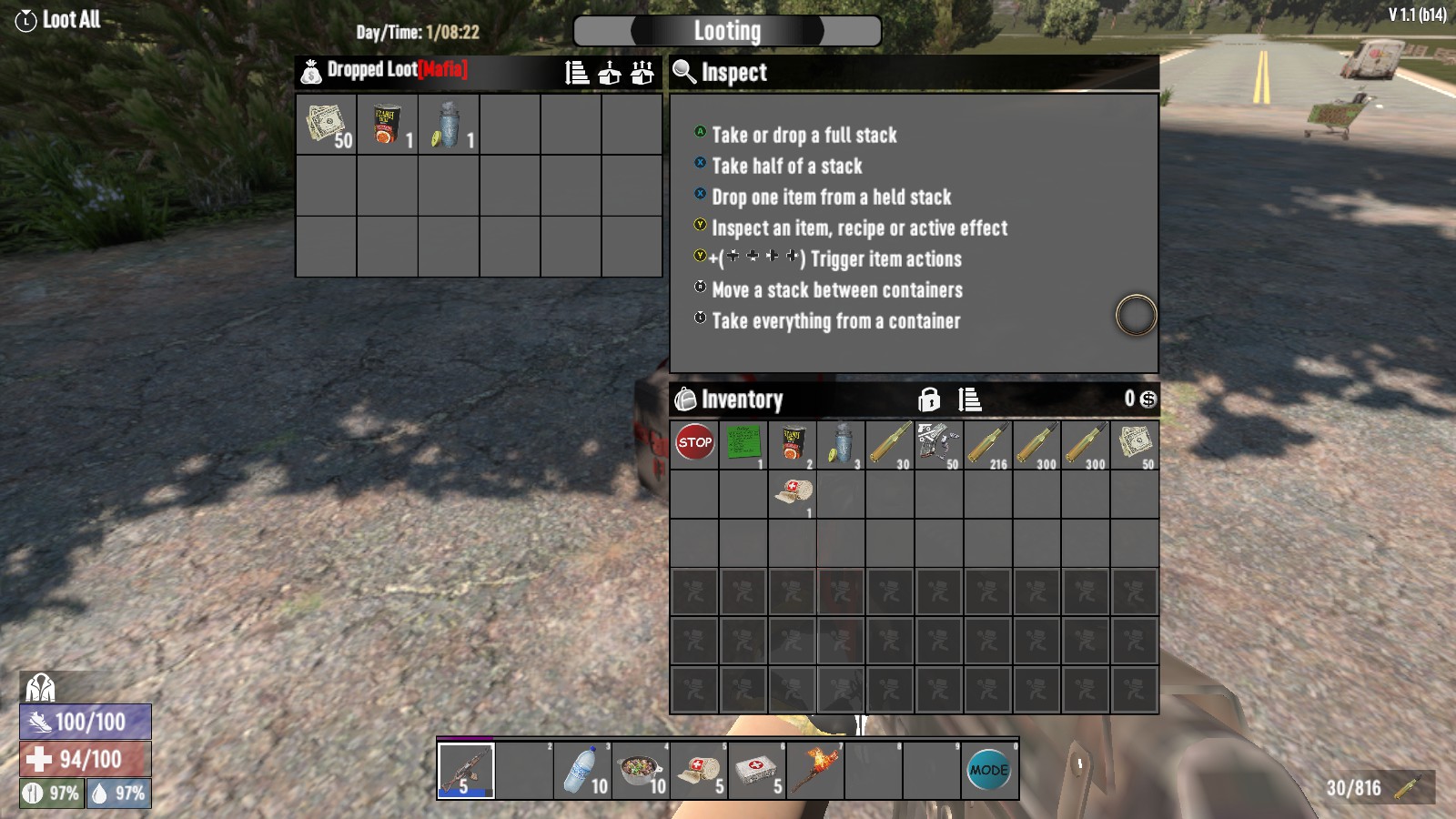Sort the player Inventory

(x=969, y=399)
